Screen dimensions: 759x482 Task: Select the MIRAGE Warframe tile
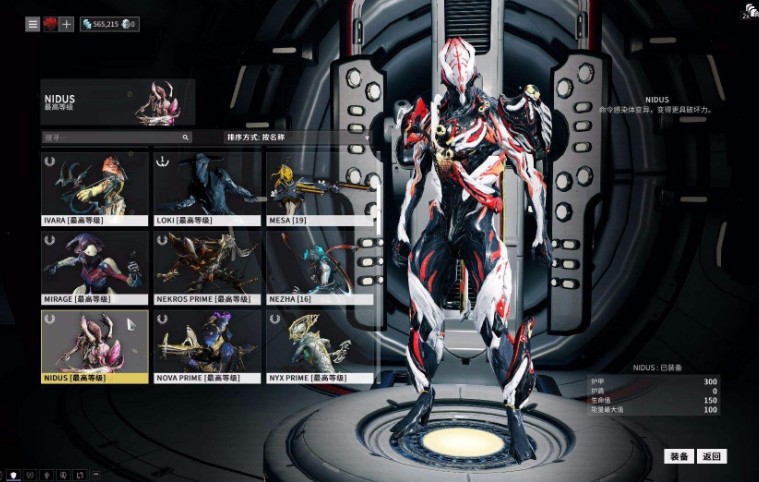[x=95, y=265]
